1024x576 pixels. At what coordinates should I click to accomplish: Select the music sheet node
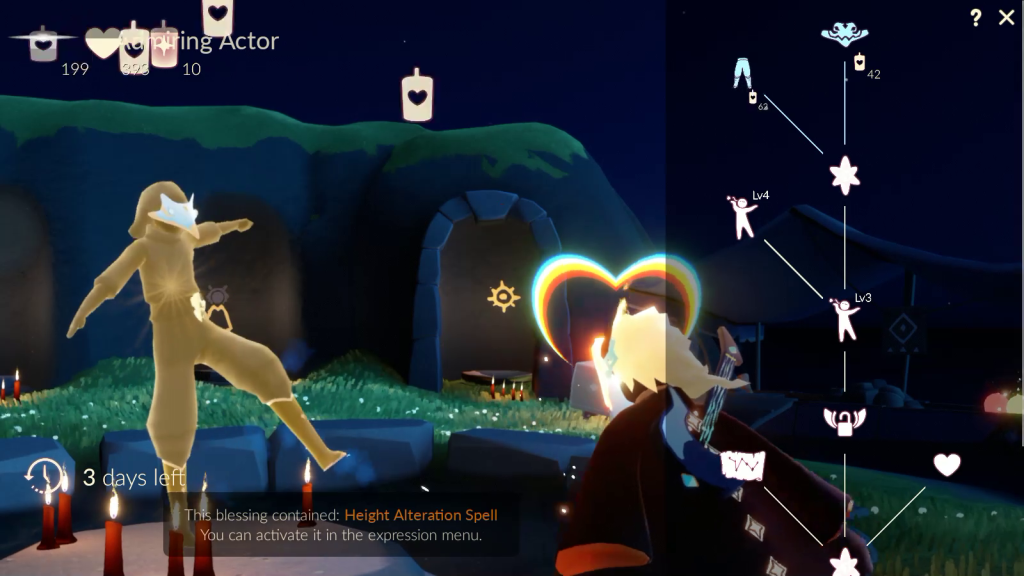pos(743,466)
